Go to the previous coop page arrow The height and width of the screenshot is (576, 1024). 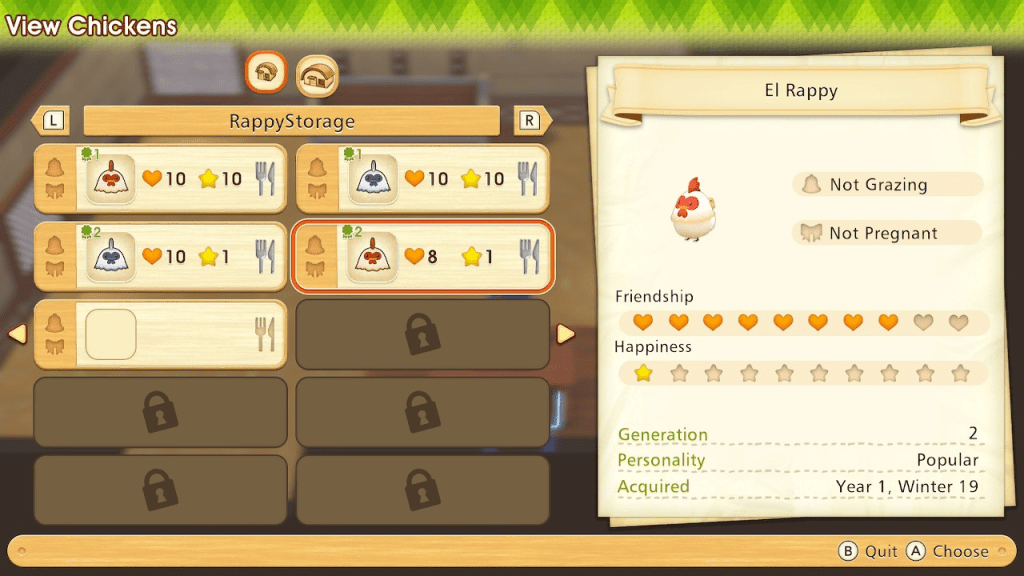18,334
